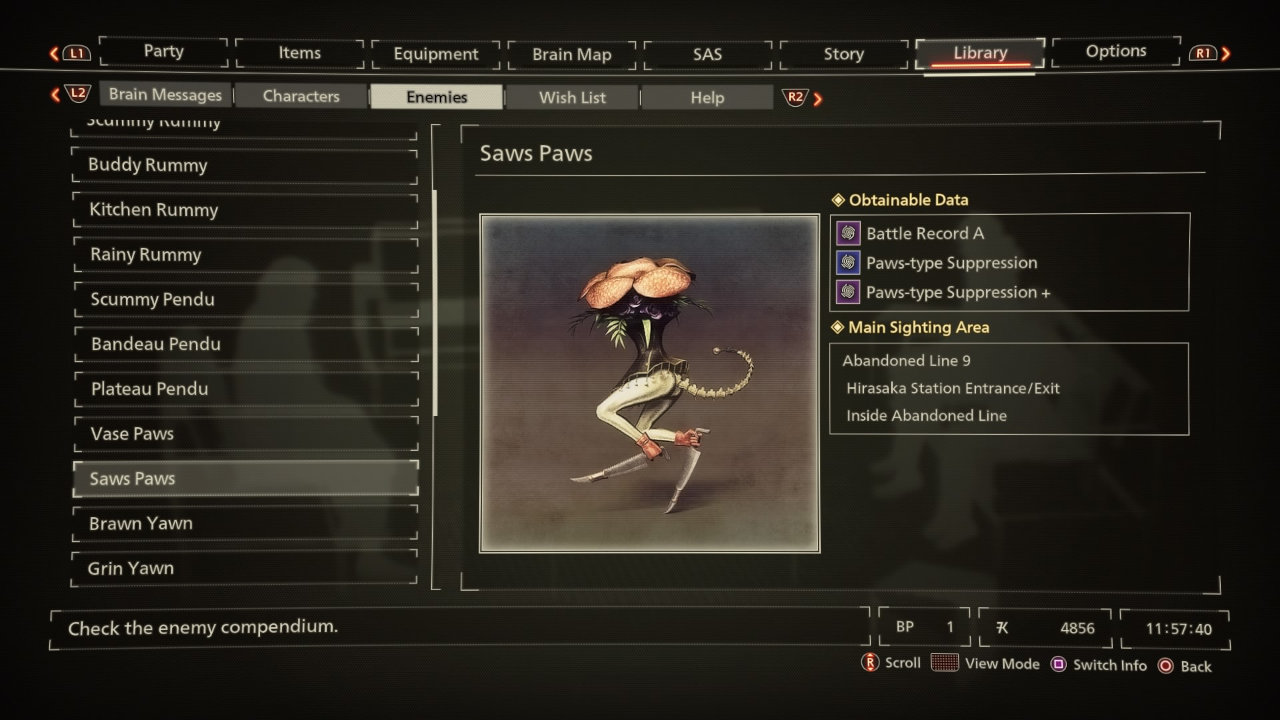This screenshot has height=720, width=1280.
Task: Click the Saws Paws enemy portrait
Action: point(649,380)
